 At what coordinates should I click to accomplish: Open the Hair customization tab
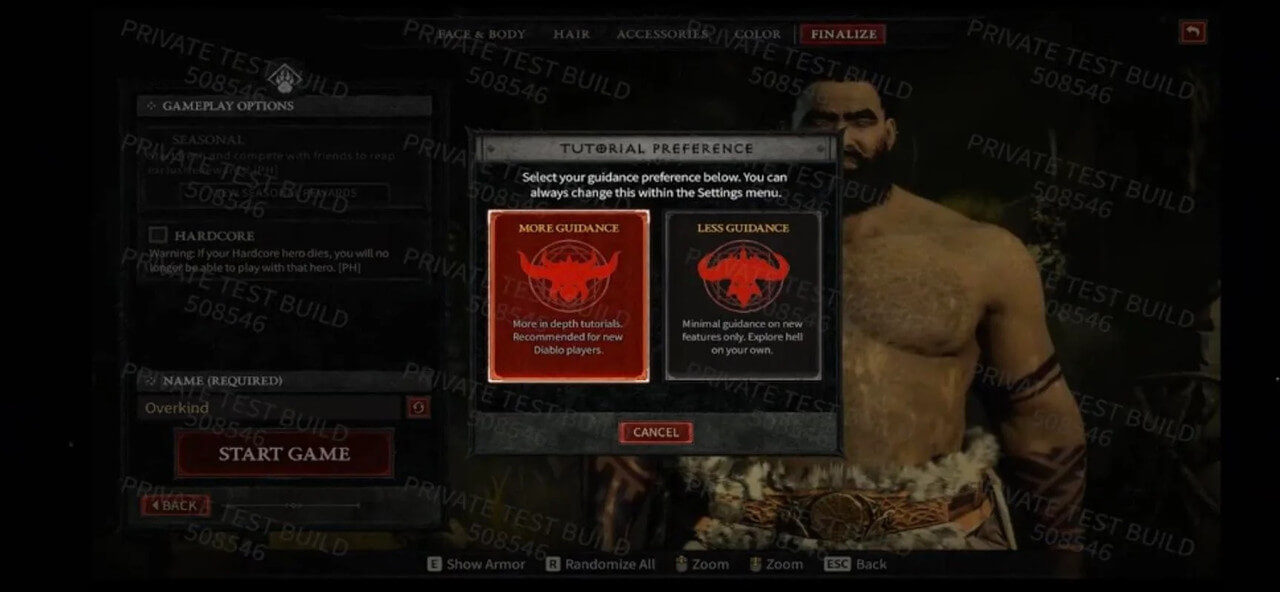click(x=571, y=34)
